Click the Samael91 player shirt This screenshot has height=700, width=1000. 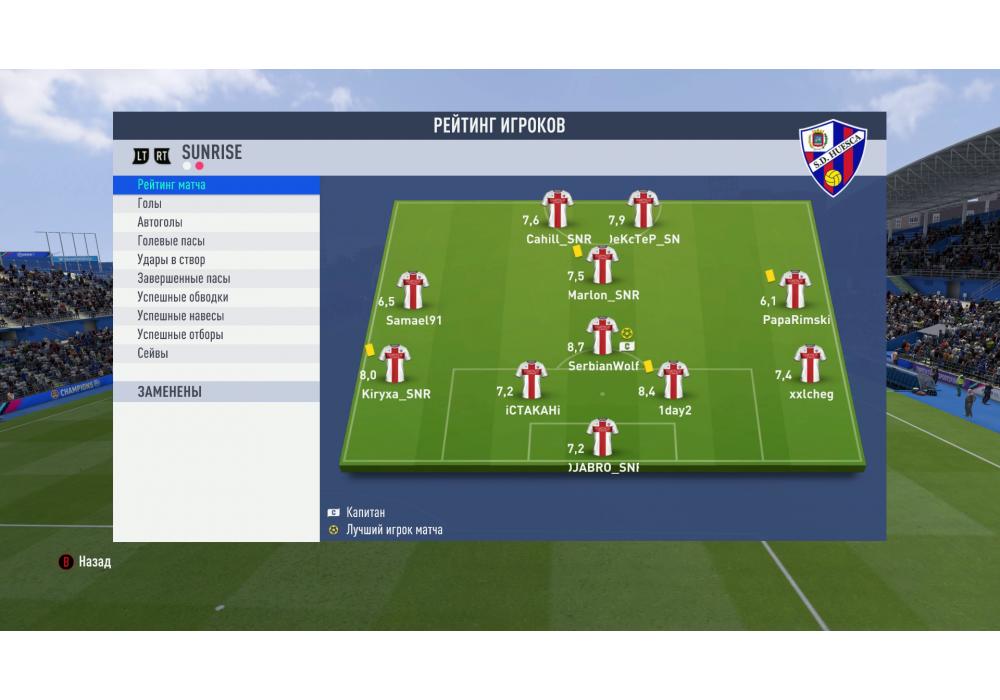(412, 291)
